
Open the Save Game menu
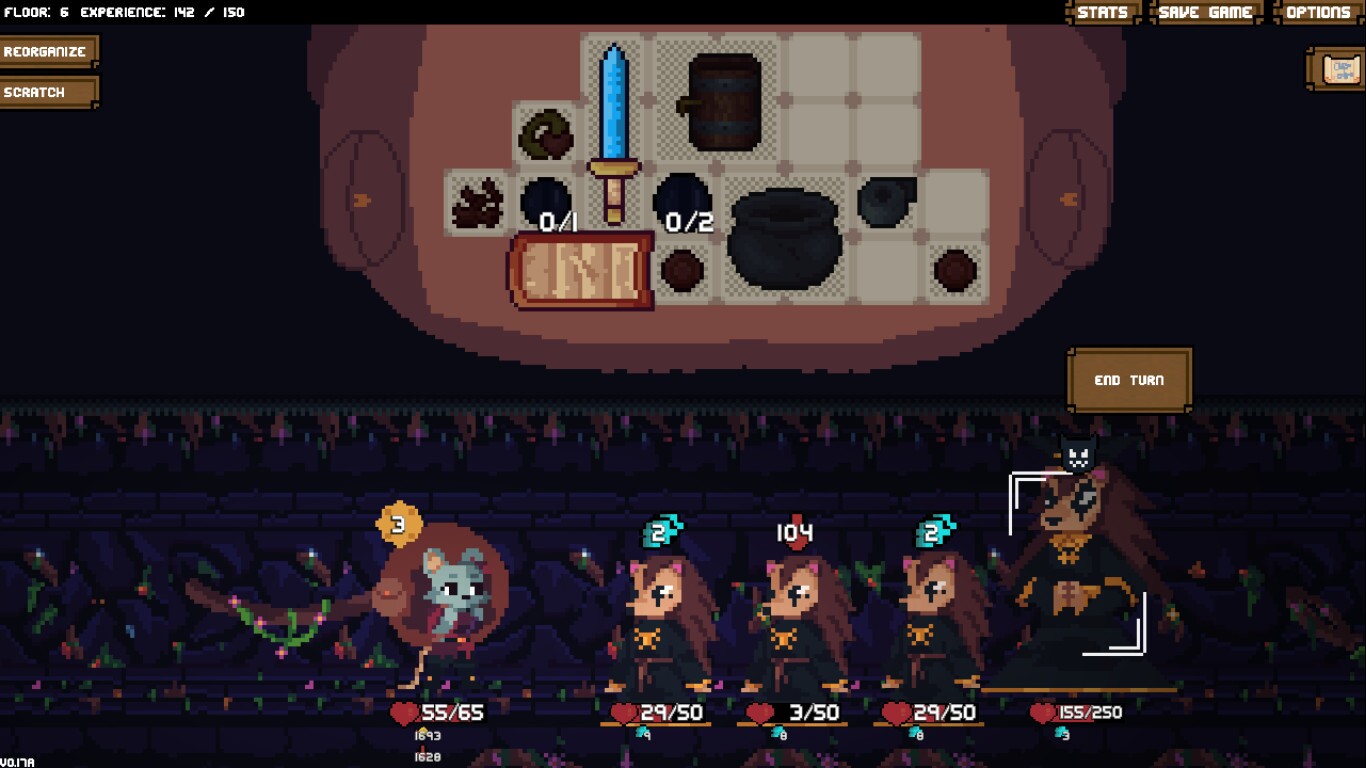point(1204,12)
